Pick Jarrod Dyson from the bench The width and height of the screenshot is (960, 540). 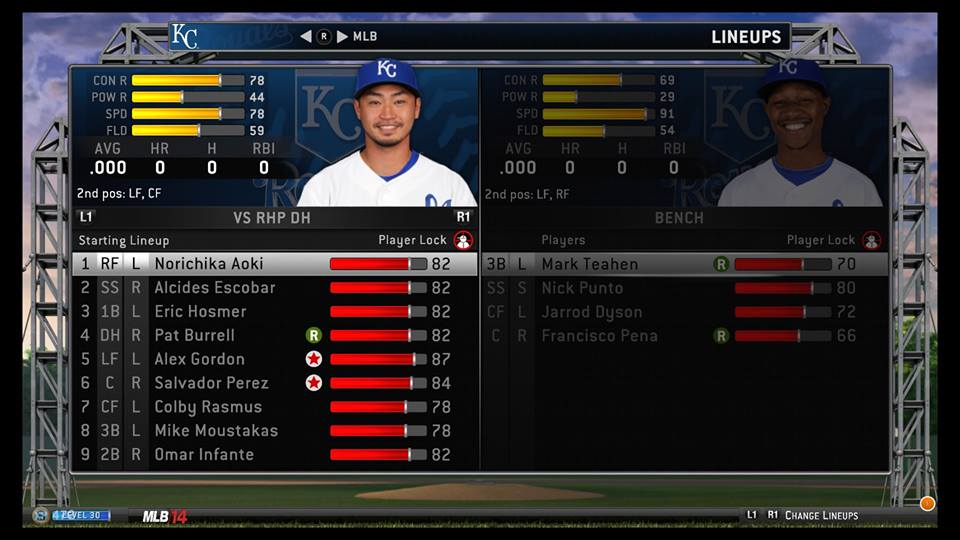pyautogui.click(x=589, y=312)
